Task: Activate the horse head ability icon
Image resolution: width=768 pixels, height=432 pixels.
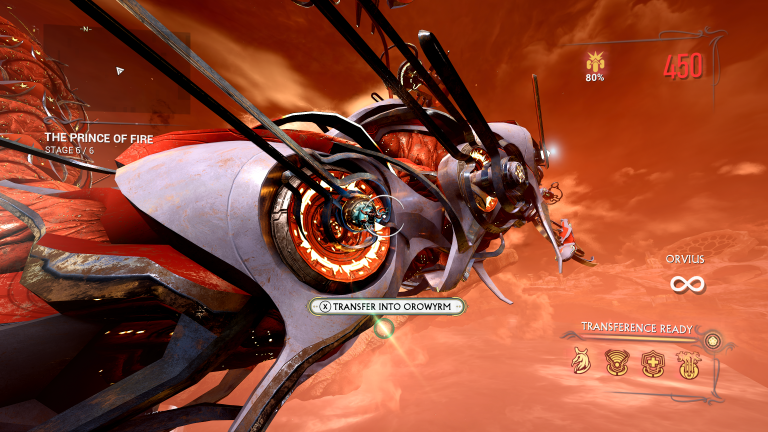Action: pos(581,362)
